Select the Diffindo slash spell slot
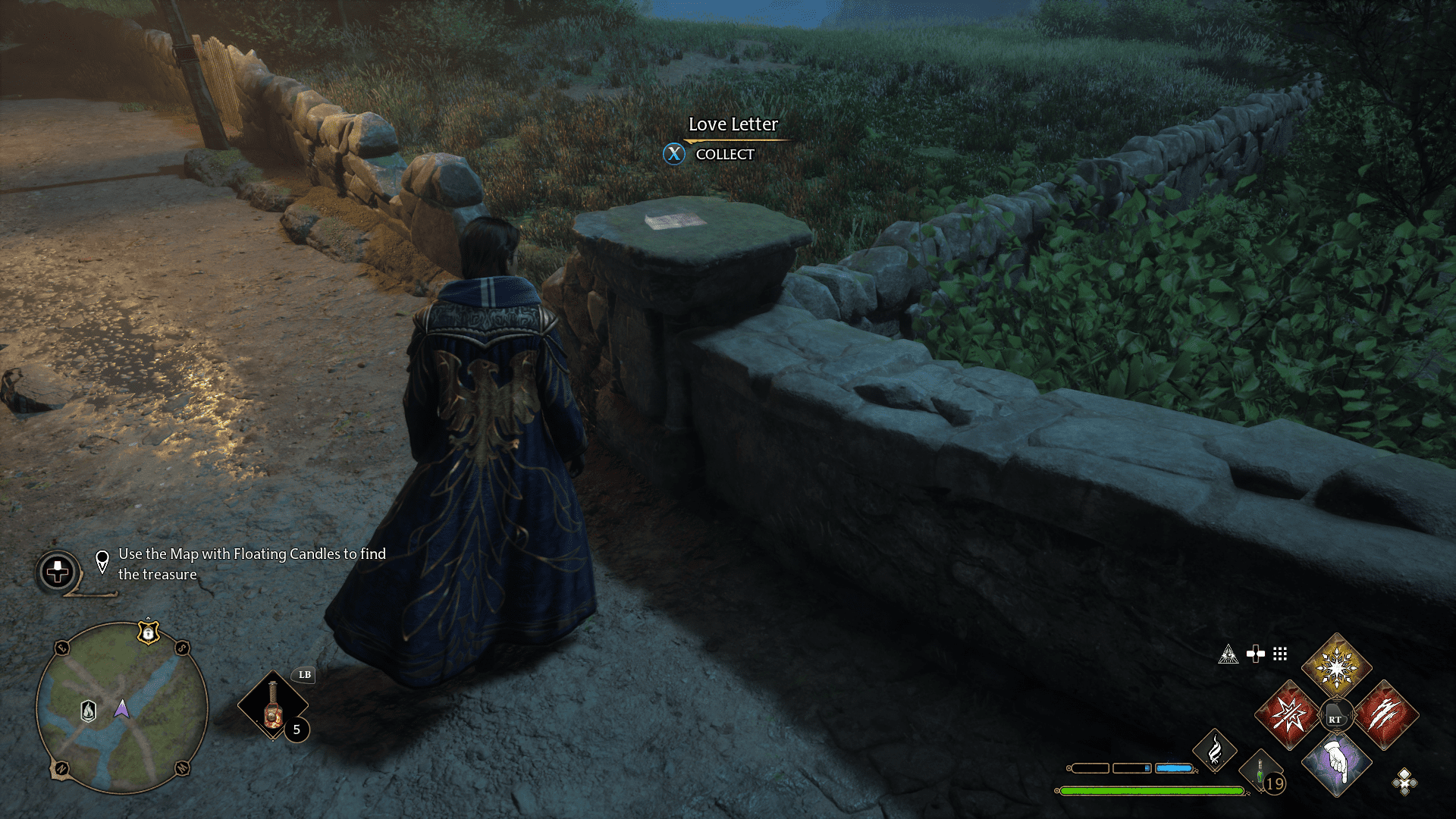 click(1385, 714)
